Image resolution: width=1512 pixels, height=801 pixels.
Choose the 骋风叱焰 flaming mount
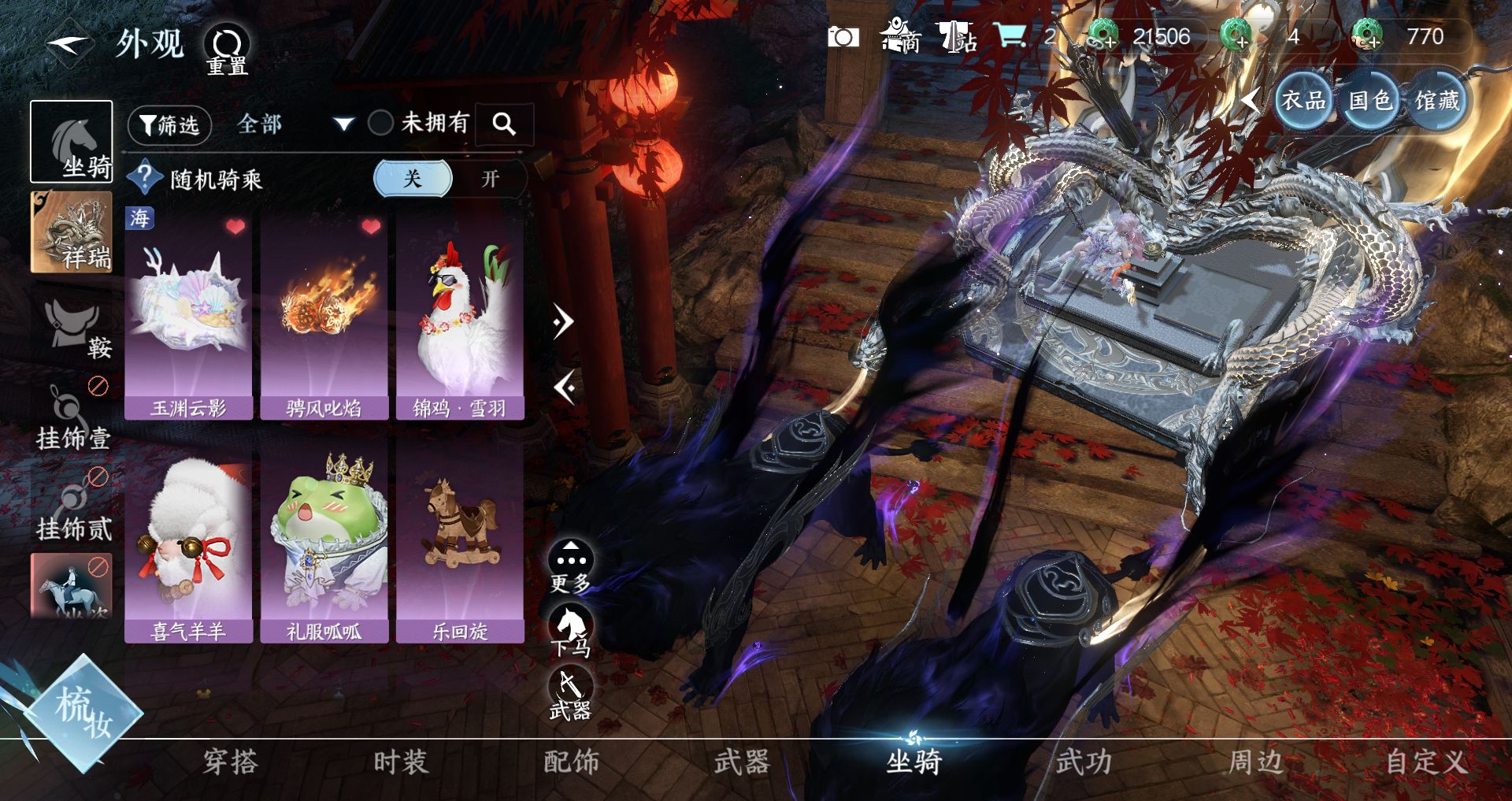point(324,315)
